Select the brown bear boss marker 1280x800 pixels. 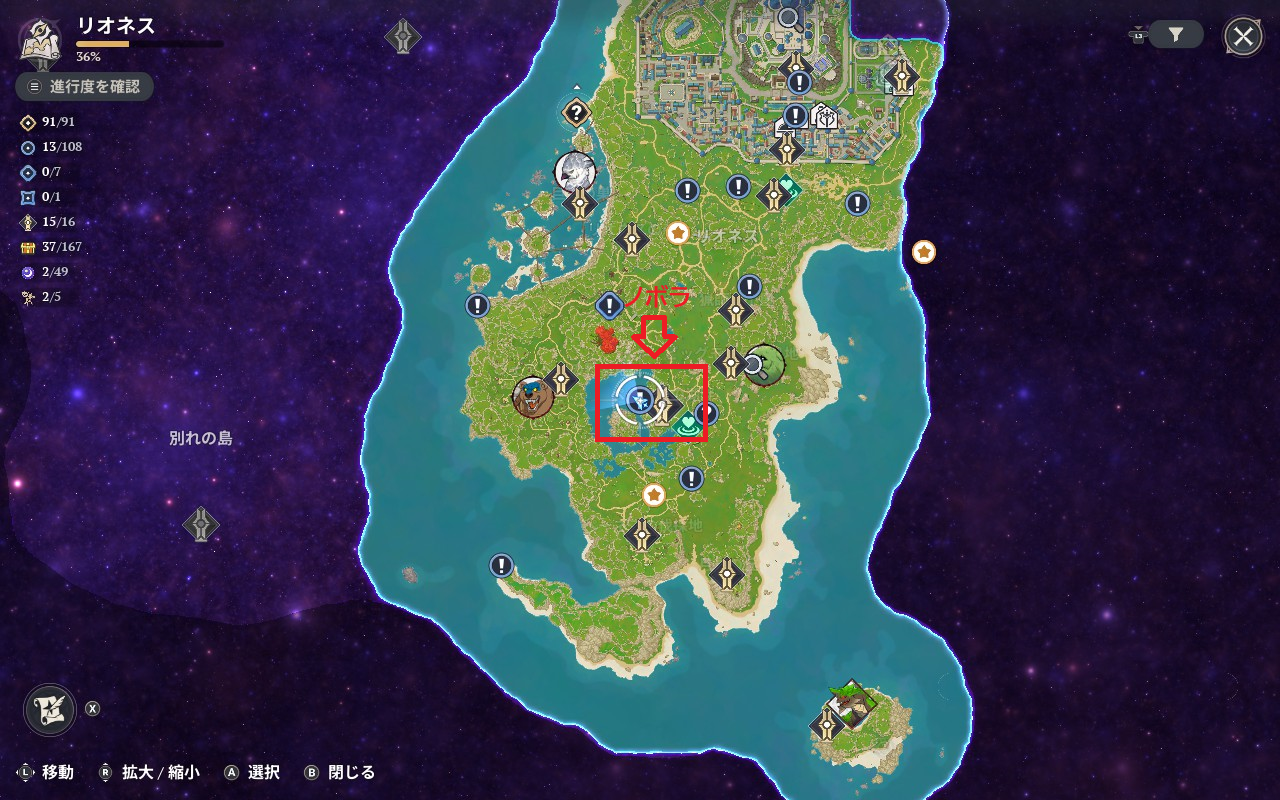[533, 397]
